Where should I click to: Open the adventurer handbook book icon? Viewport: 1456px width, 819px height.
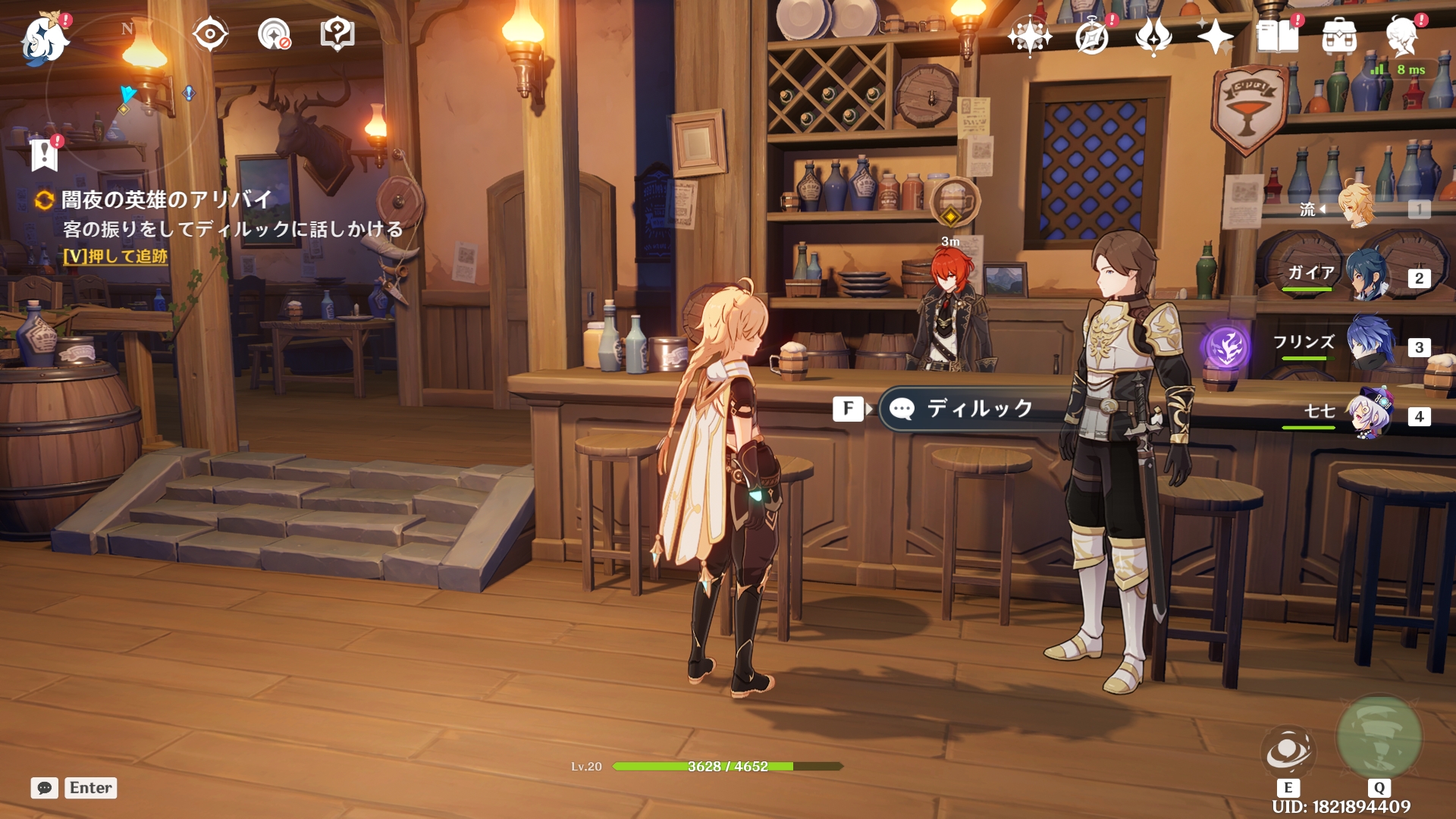[x=1278, y=36]
